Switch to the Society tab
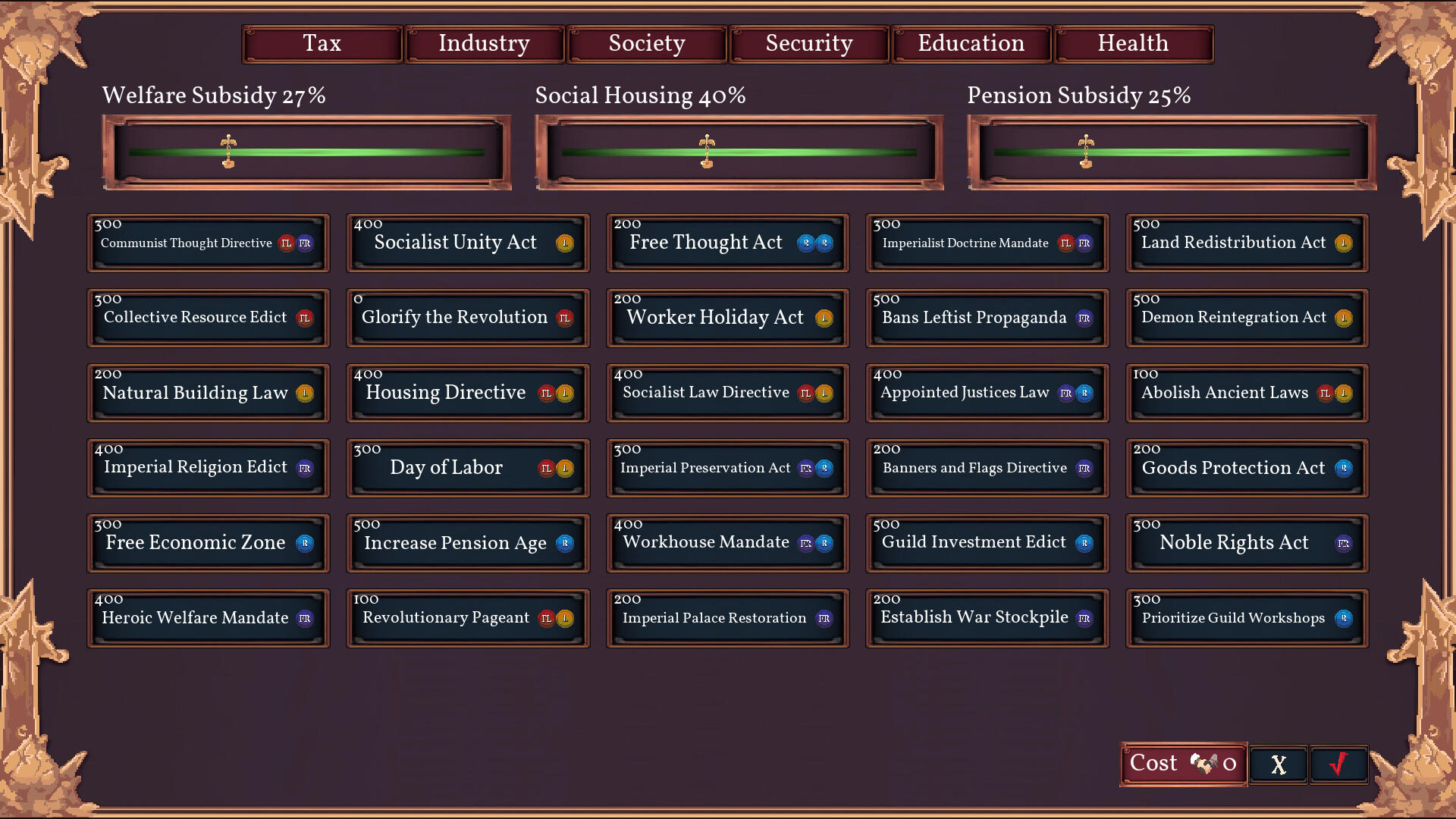The height and width of the screenshot is (819, 1456). [646, 43]
